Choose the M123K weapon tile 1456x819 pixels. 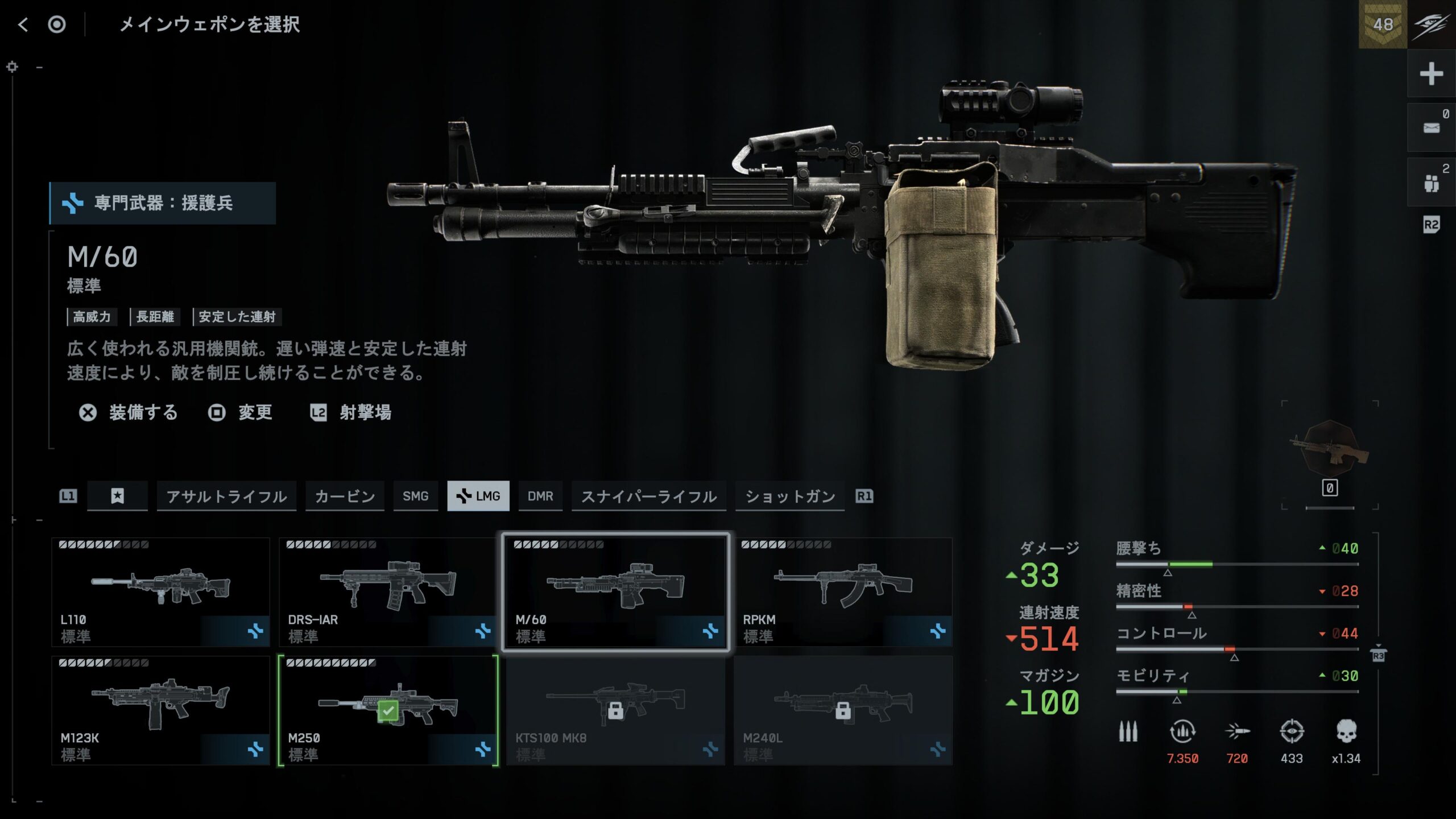coord(160,710)
